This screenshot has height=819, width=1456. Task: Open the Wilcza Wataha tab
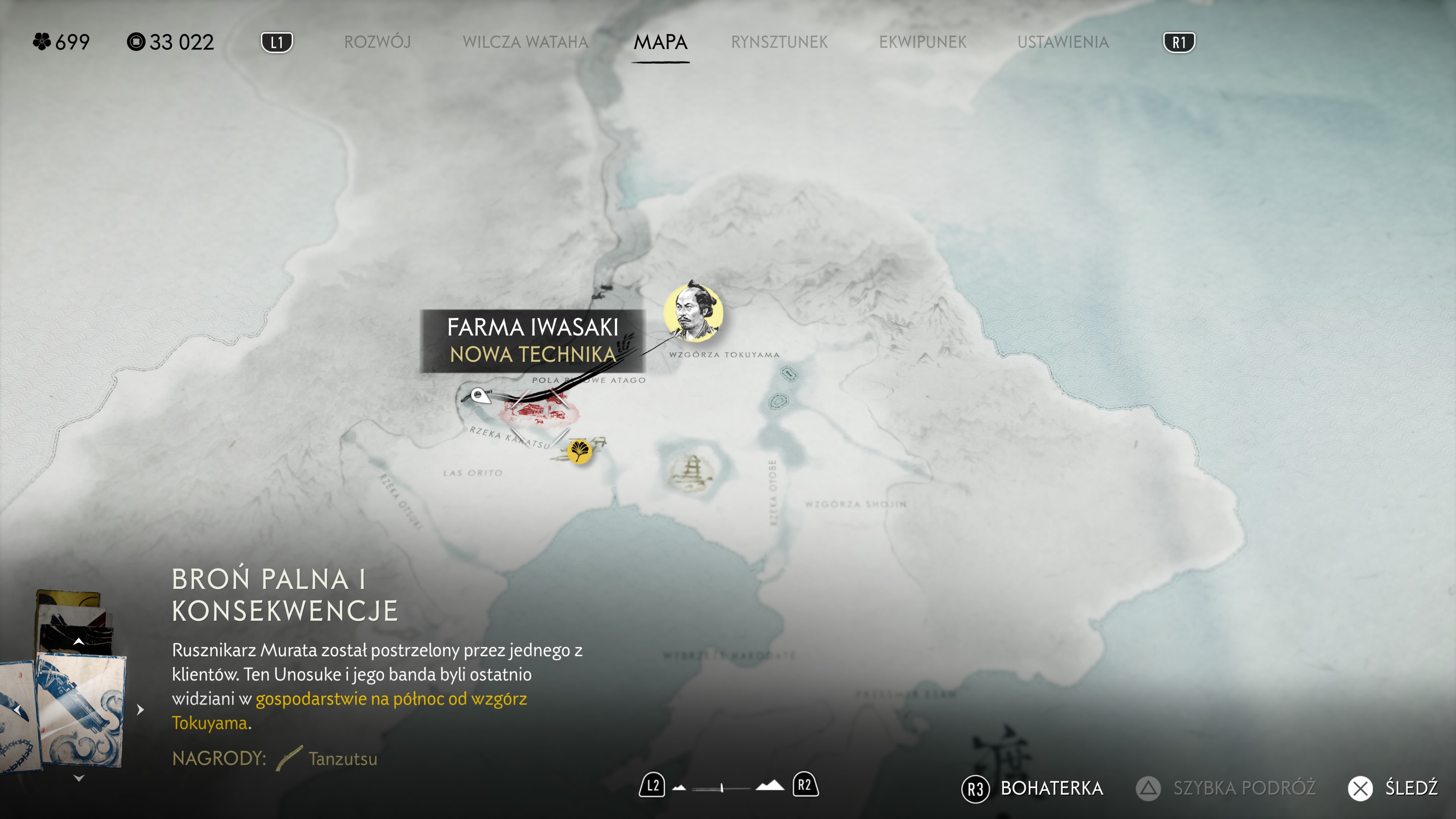coord(525,42)
